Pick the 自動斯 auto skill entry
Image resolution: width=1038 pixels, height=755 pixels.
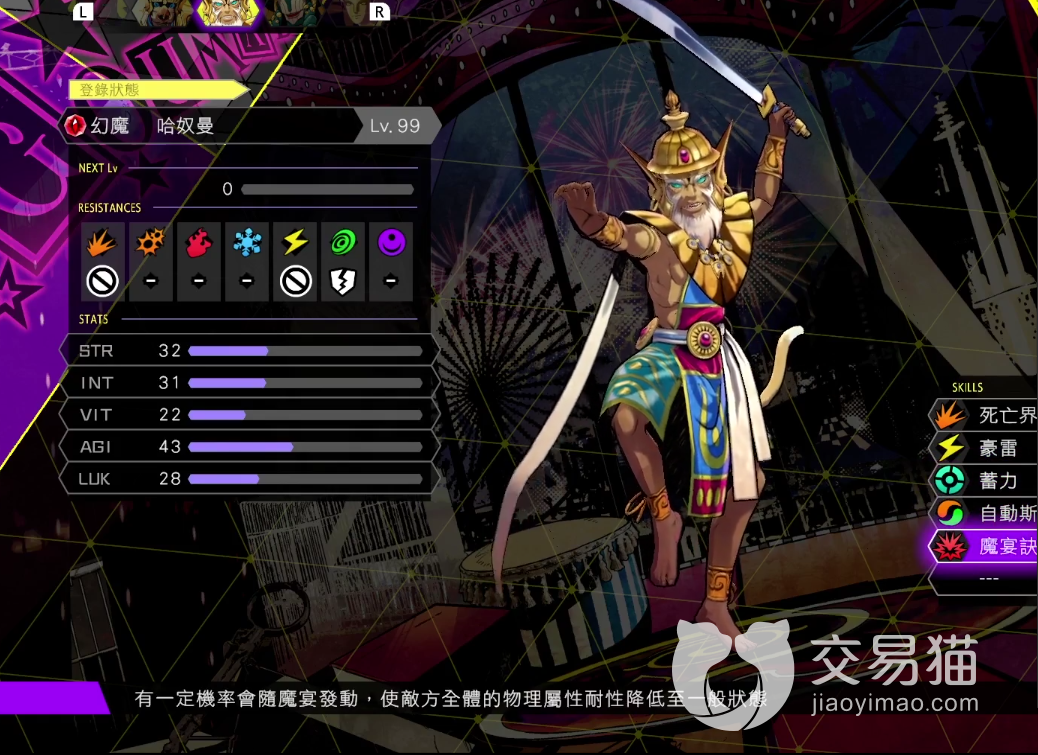[990, 514]
